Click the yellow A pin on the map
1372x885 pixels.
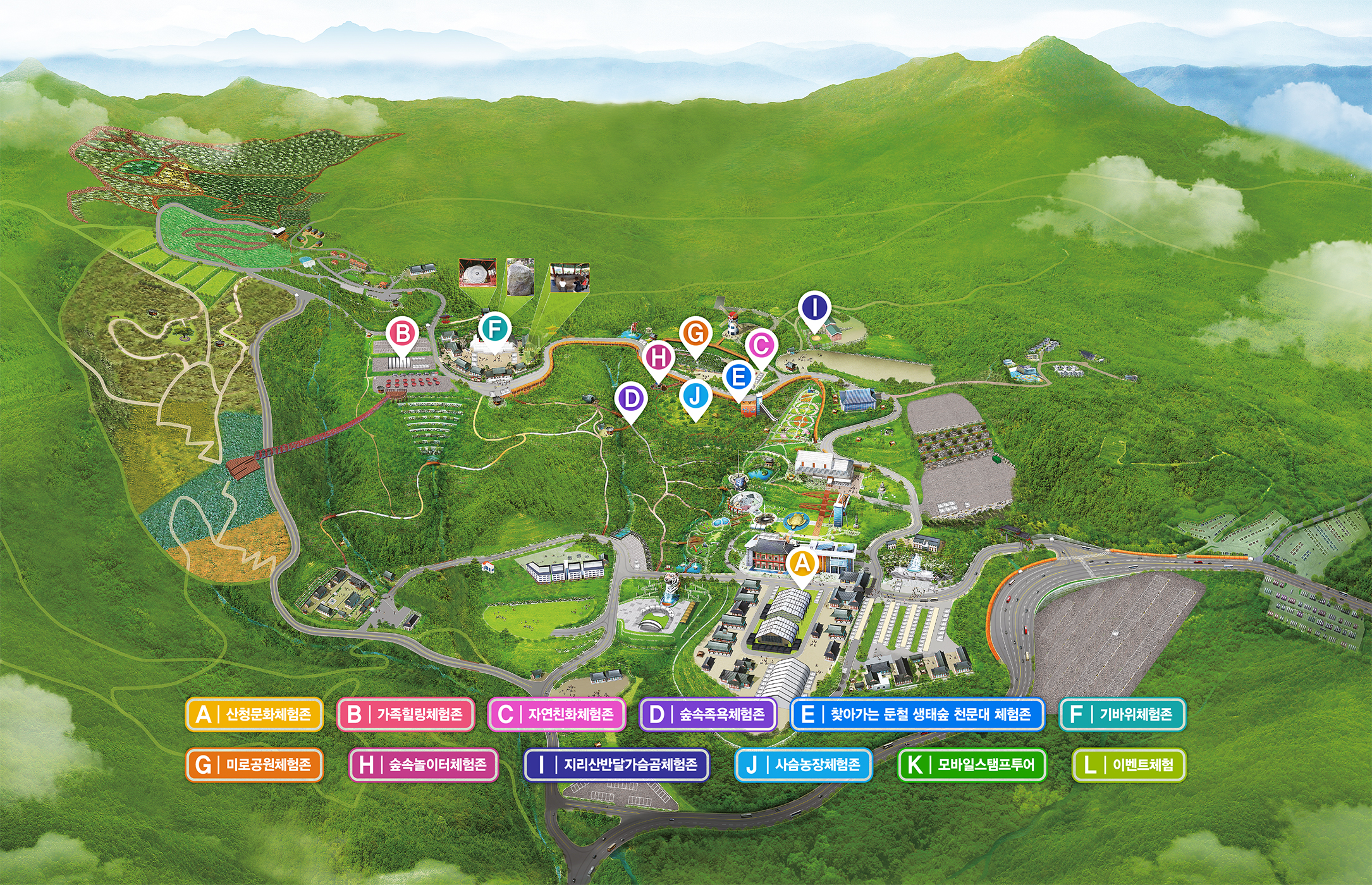(802, 563)
